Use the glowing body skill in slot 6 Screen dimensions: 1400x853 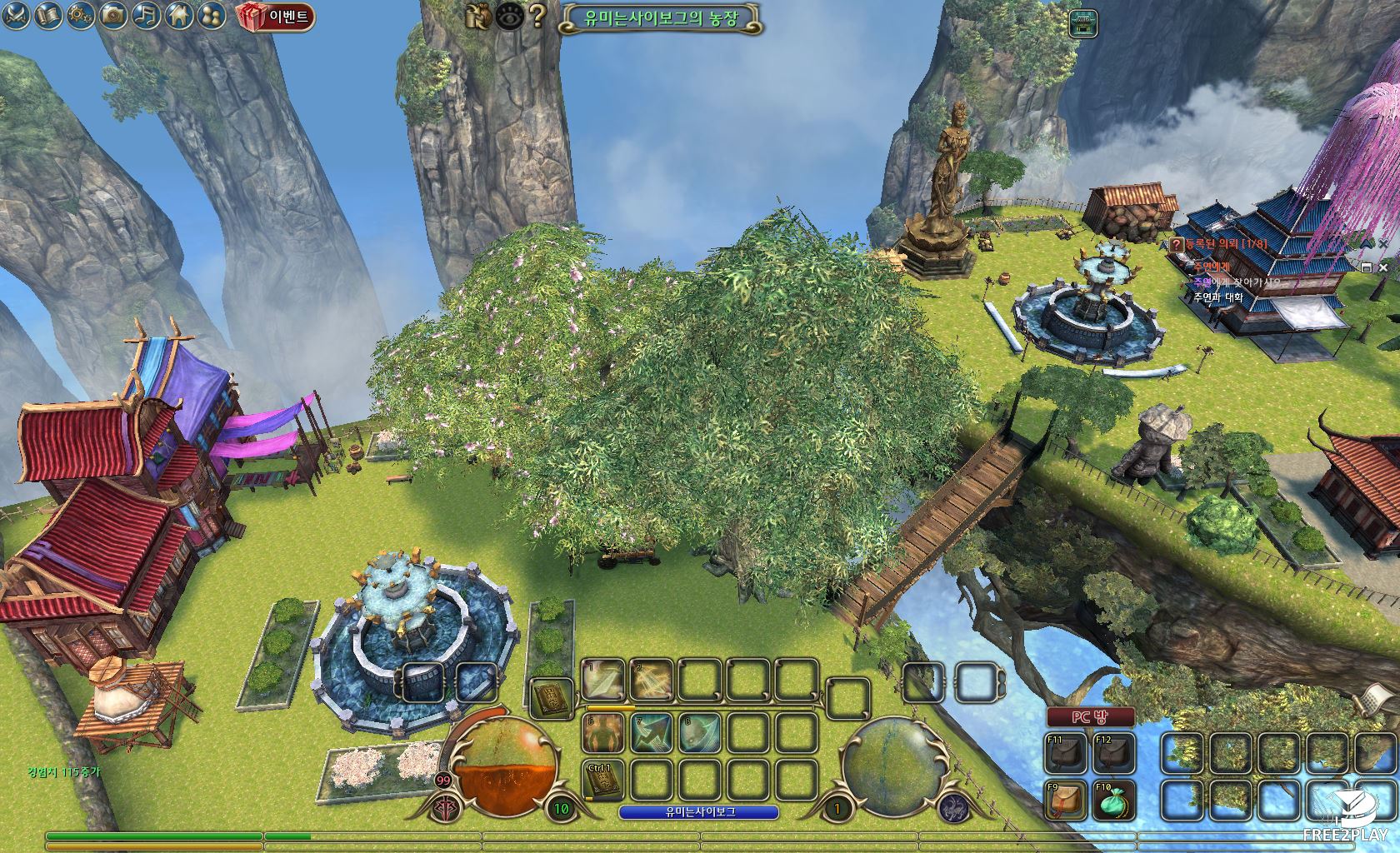[x=602, y=733]
